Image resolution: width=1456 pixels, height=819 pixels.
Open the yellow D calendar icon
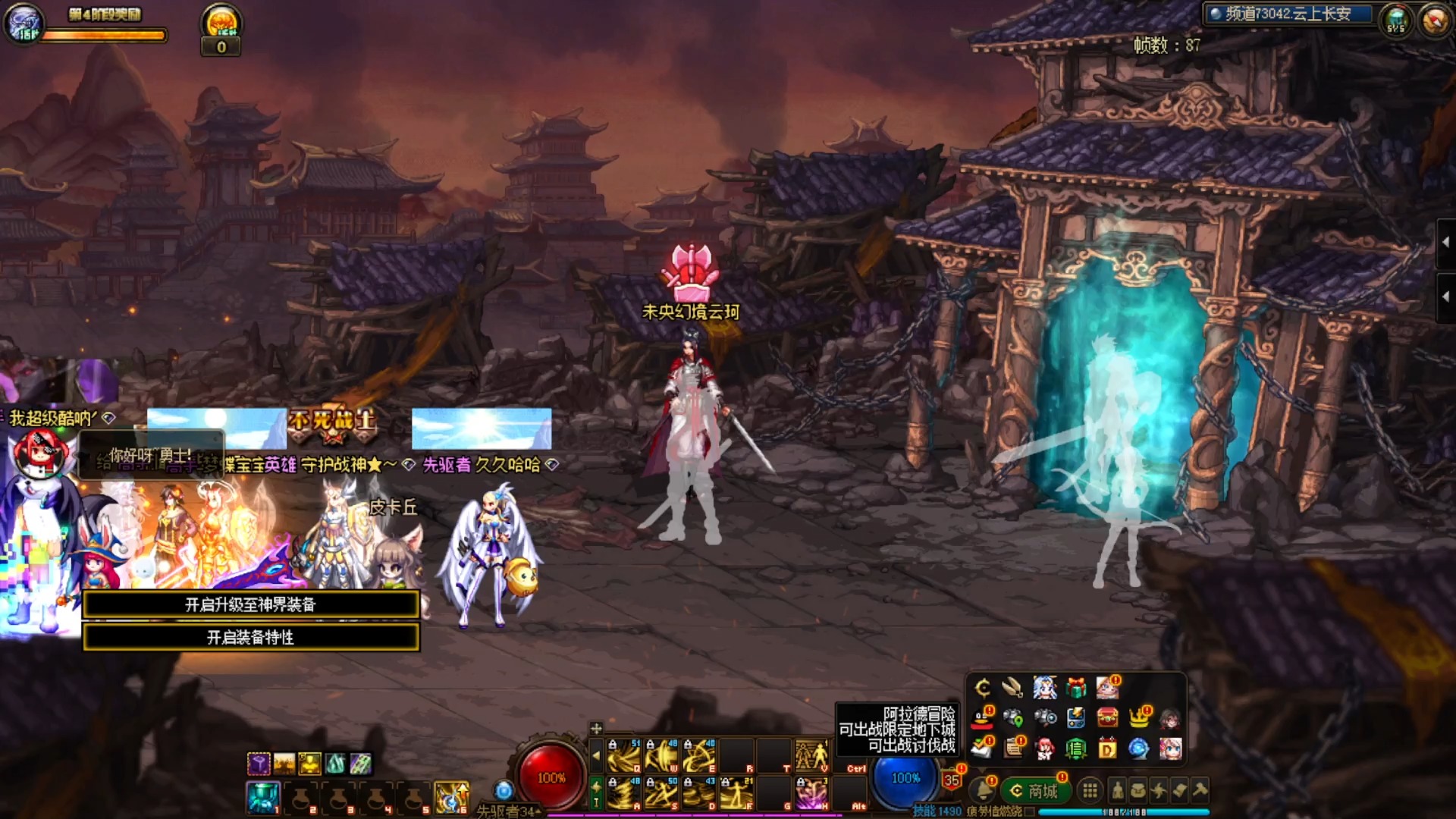[1107, 749]
